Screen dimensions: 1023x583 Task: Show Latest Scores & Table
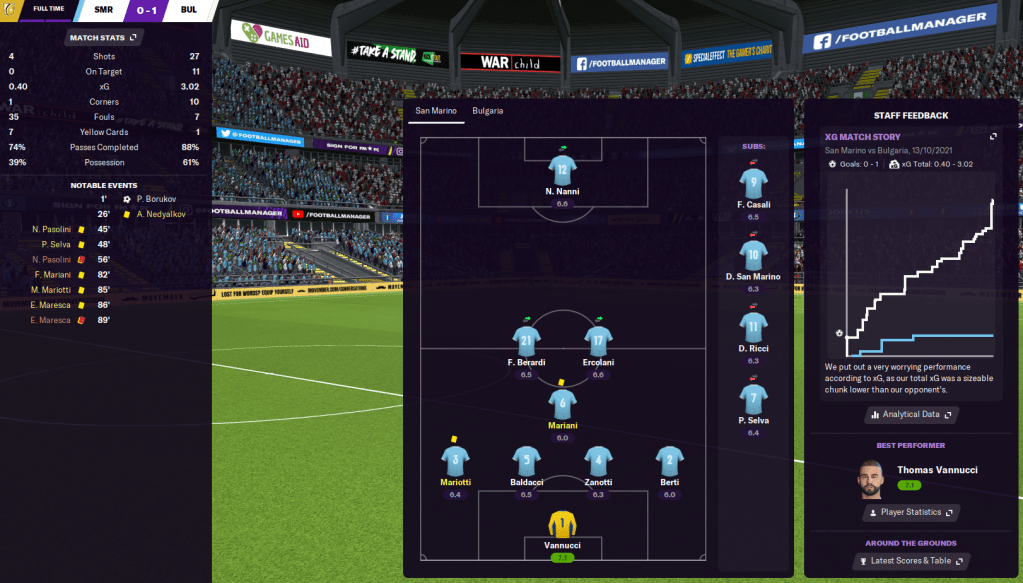coord(910,561)
